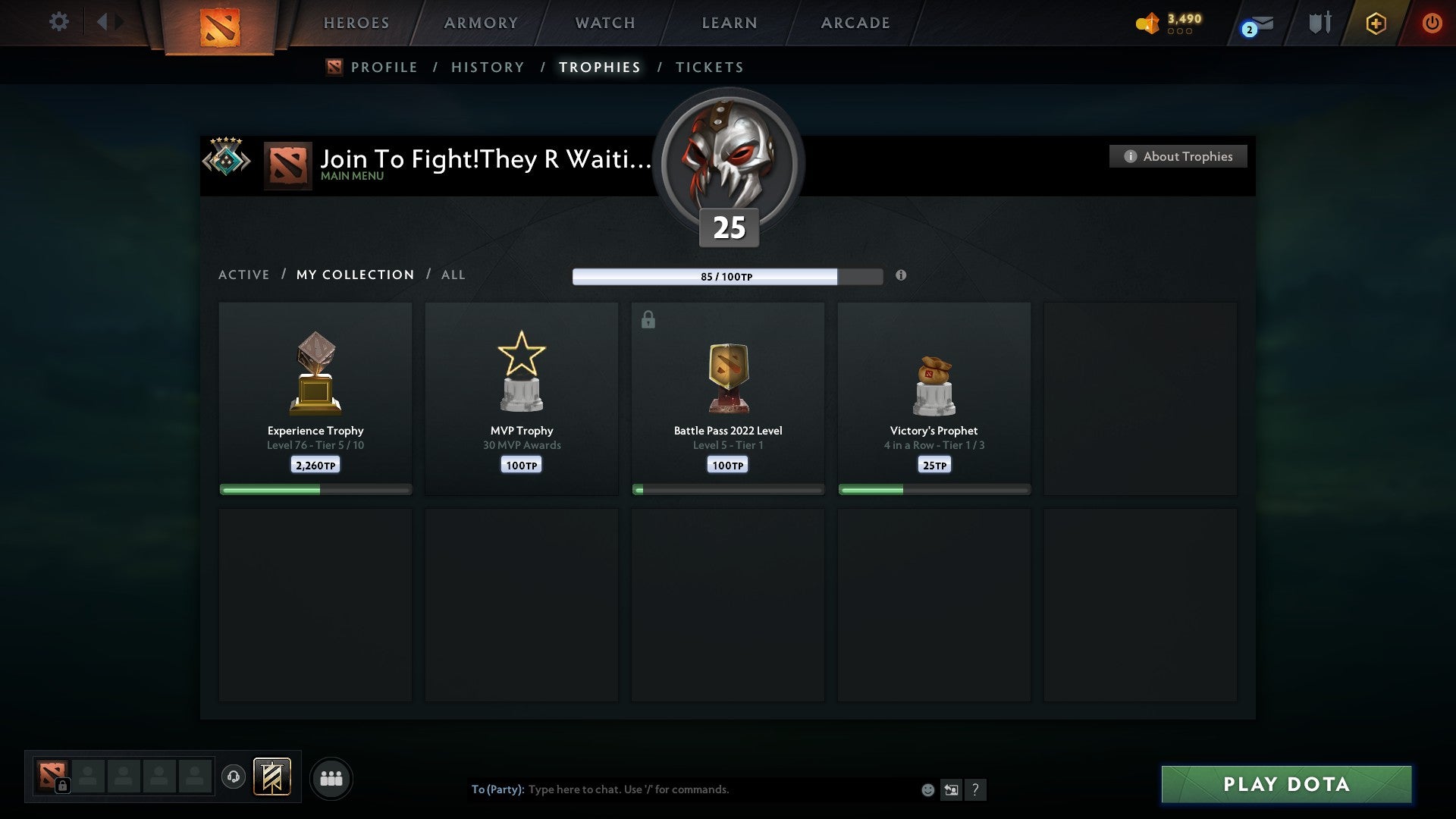
Task: Open the friends list with the people icon
Action: pos(331,778)
